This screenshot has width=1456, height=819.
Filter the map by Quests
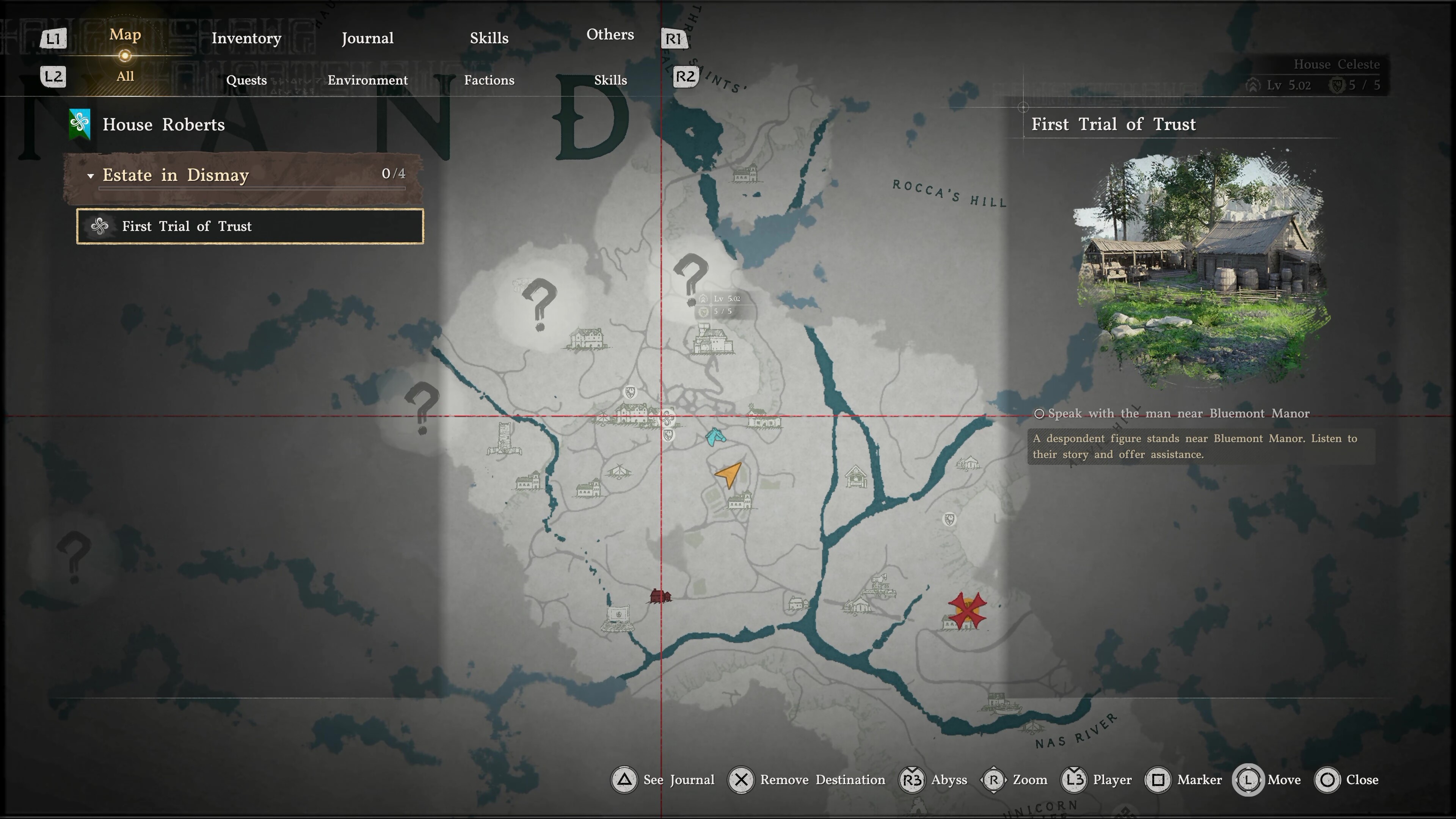click(x=246, y=80)
